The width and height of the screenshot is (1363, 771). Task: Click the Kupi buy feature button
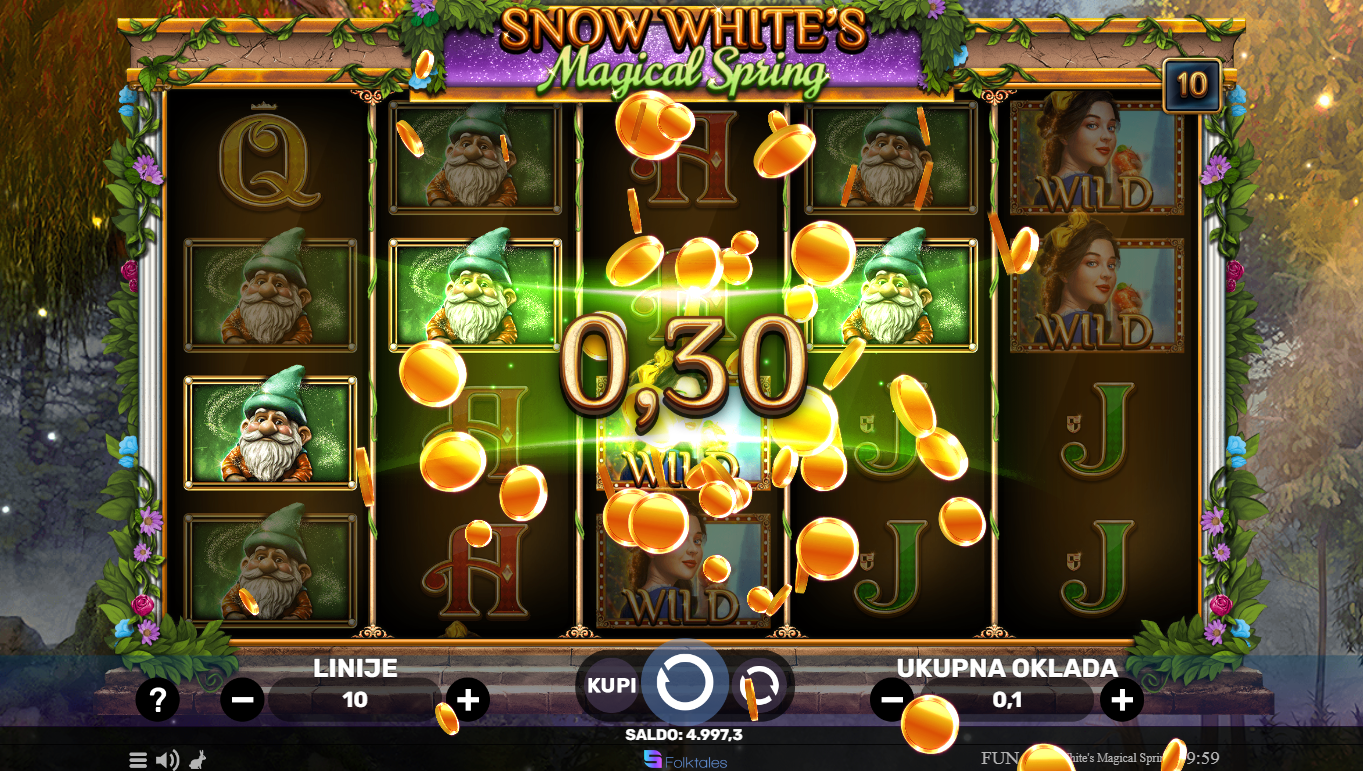coord(611,686)
